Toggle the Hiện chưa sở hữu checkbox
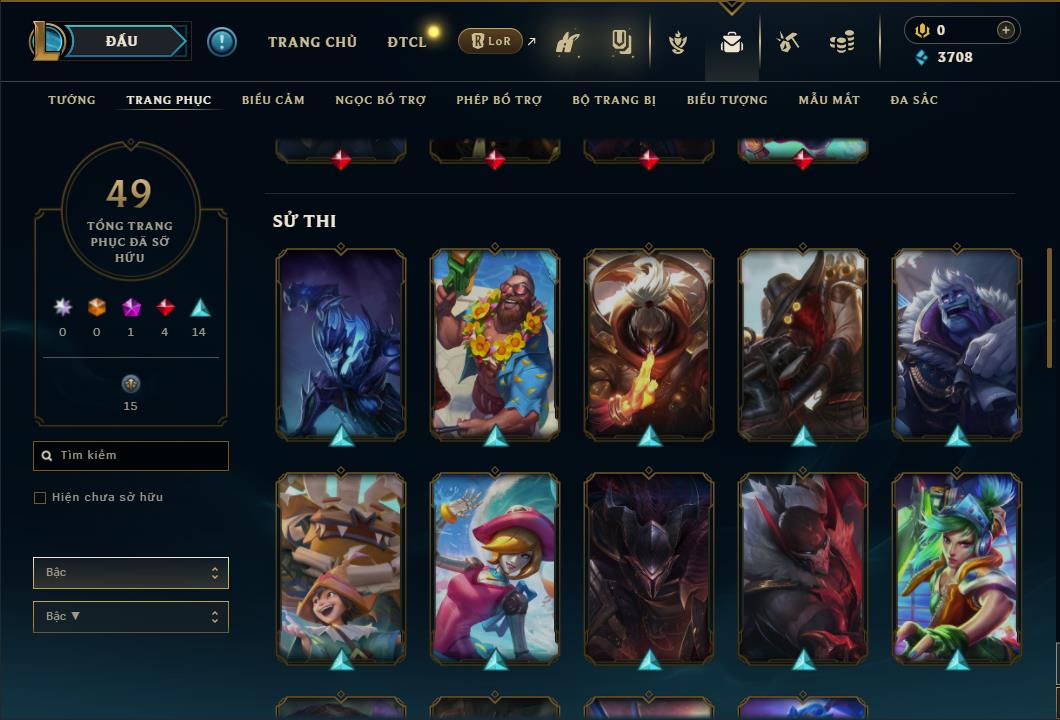Image resolution: width=1060 pixels, height=720 pixels. (x=40, y=498)
